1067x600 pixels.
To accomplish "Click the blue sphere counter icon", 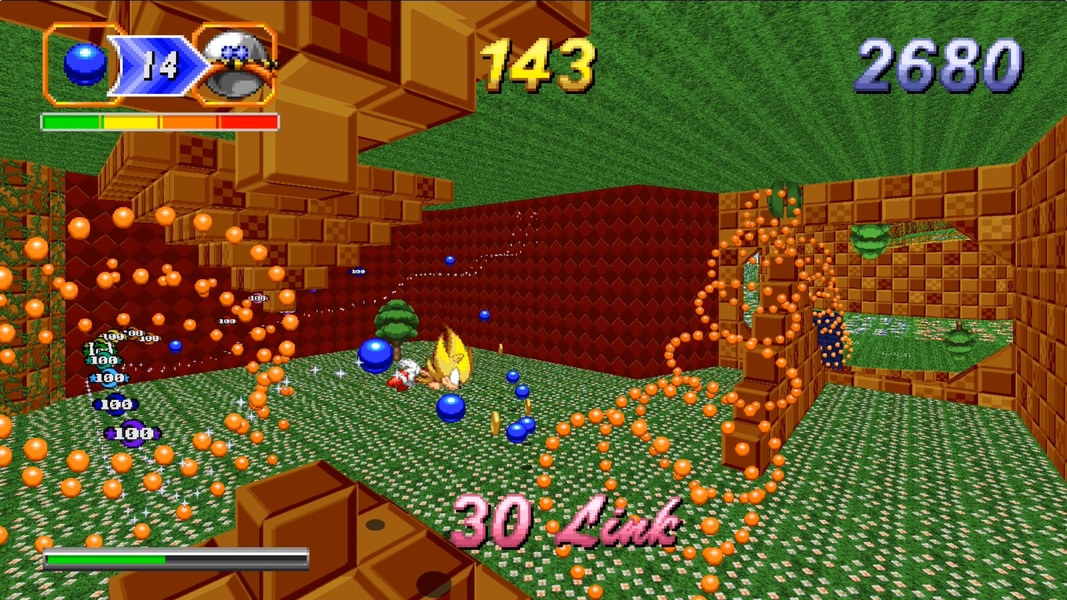I will (85, 65).
